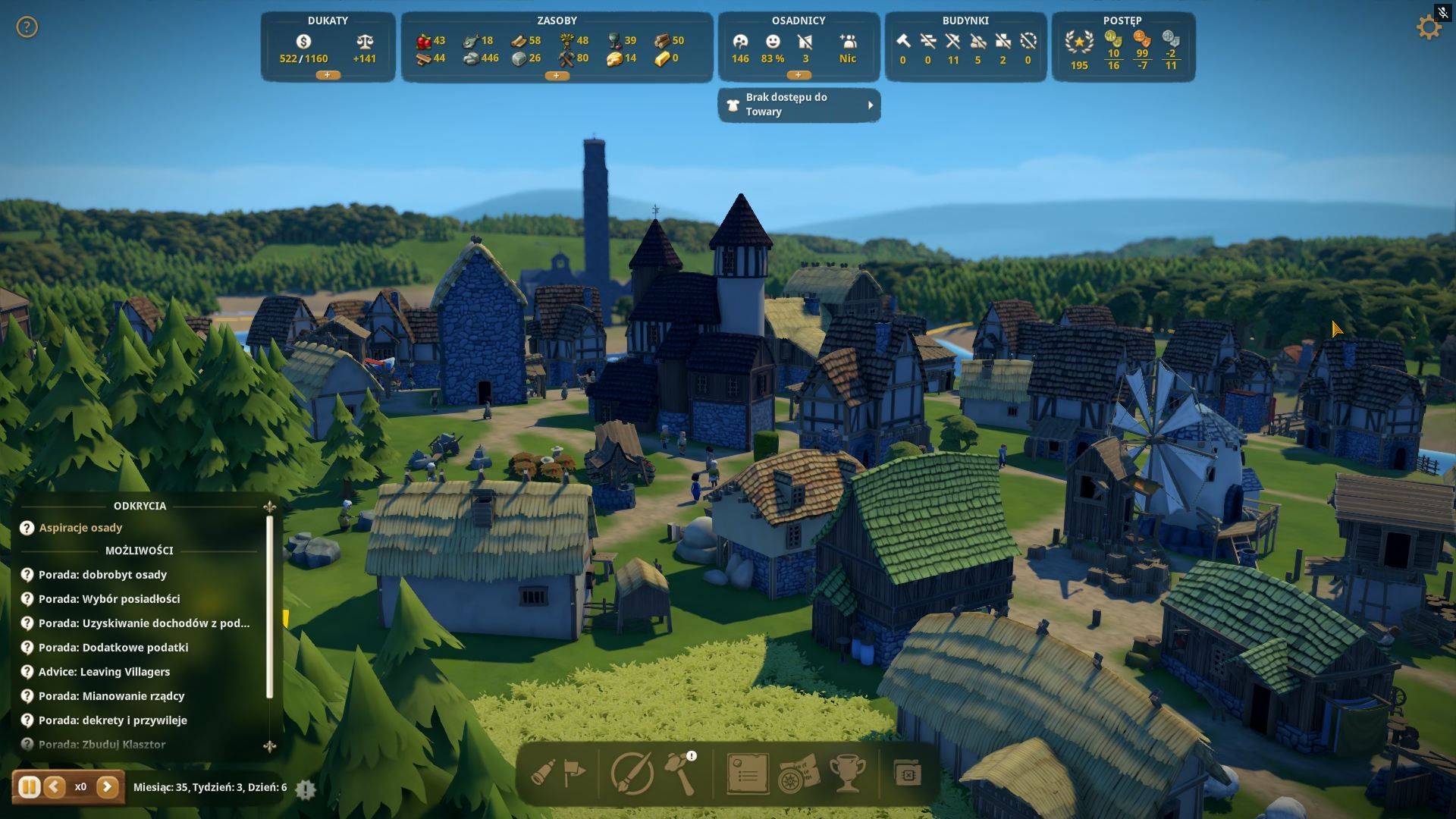Open the settings gear menu

[1429, 28]
